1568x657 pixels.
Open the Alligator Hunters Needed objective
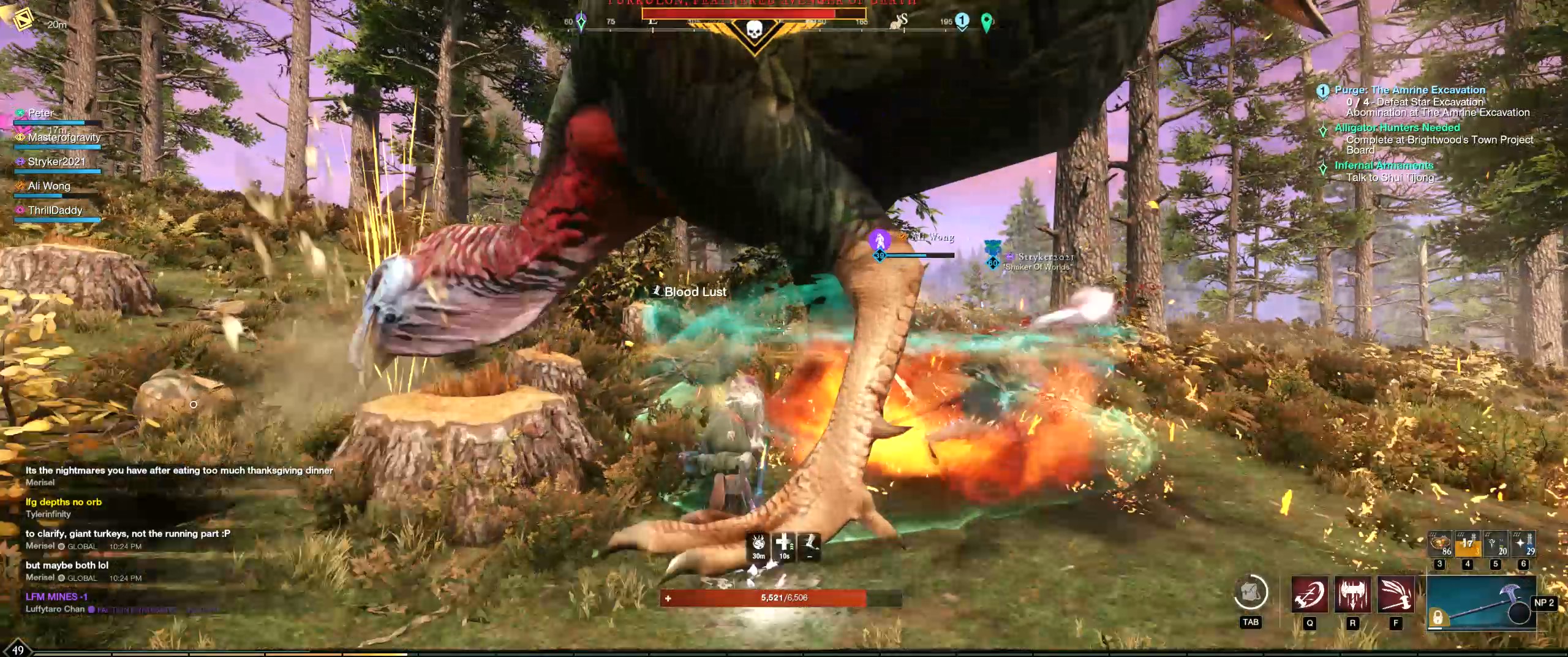[x=1397, y=127]
